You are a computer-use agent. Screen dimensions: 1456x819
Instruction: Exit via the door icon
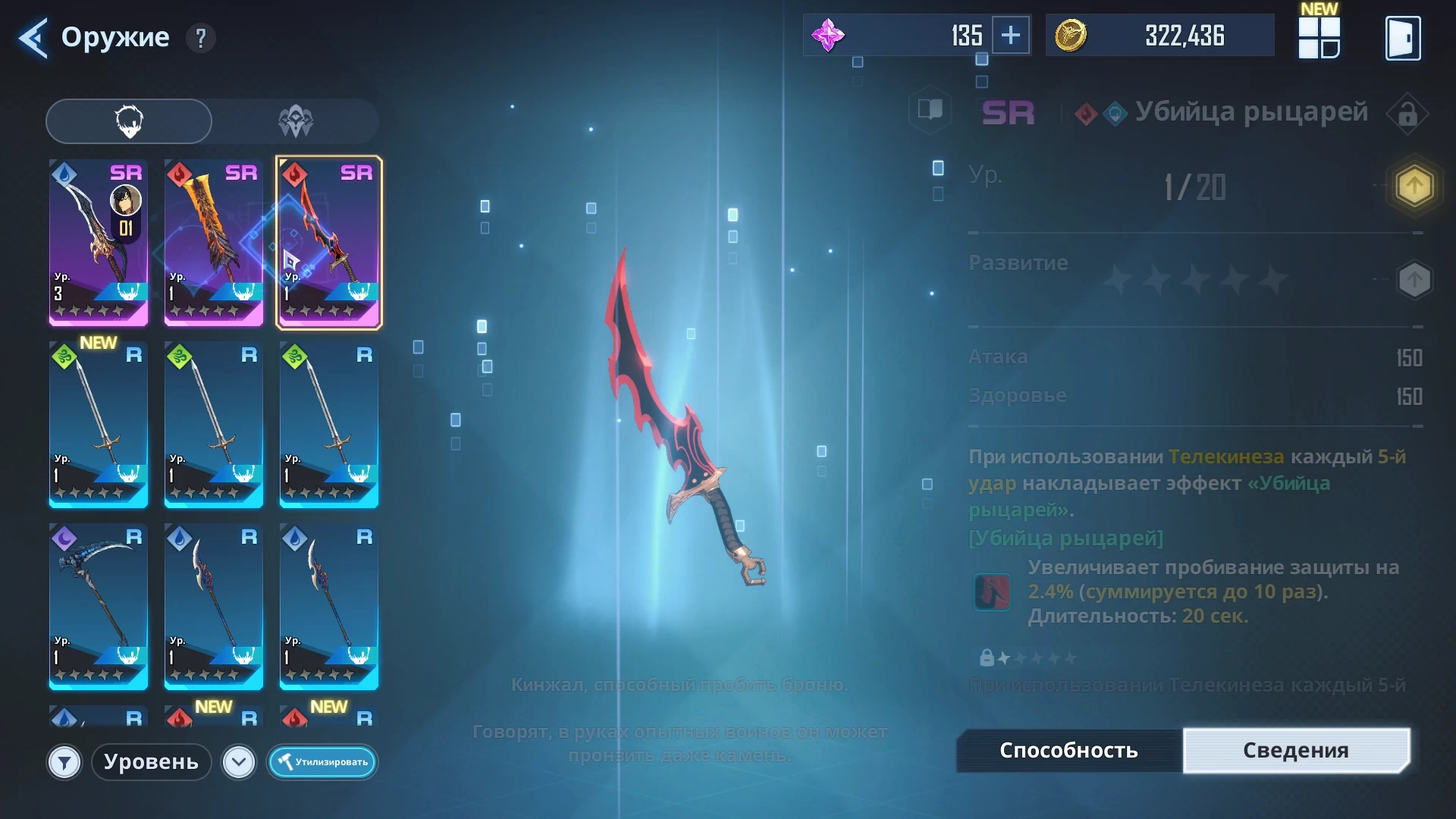click(1403, 38)
